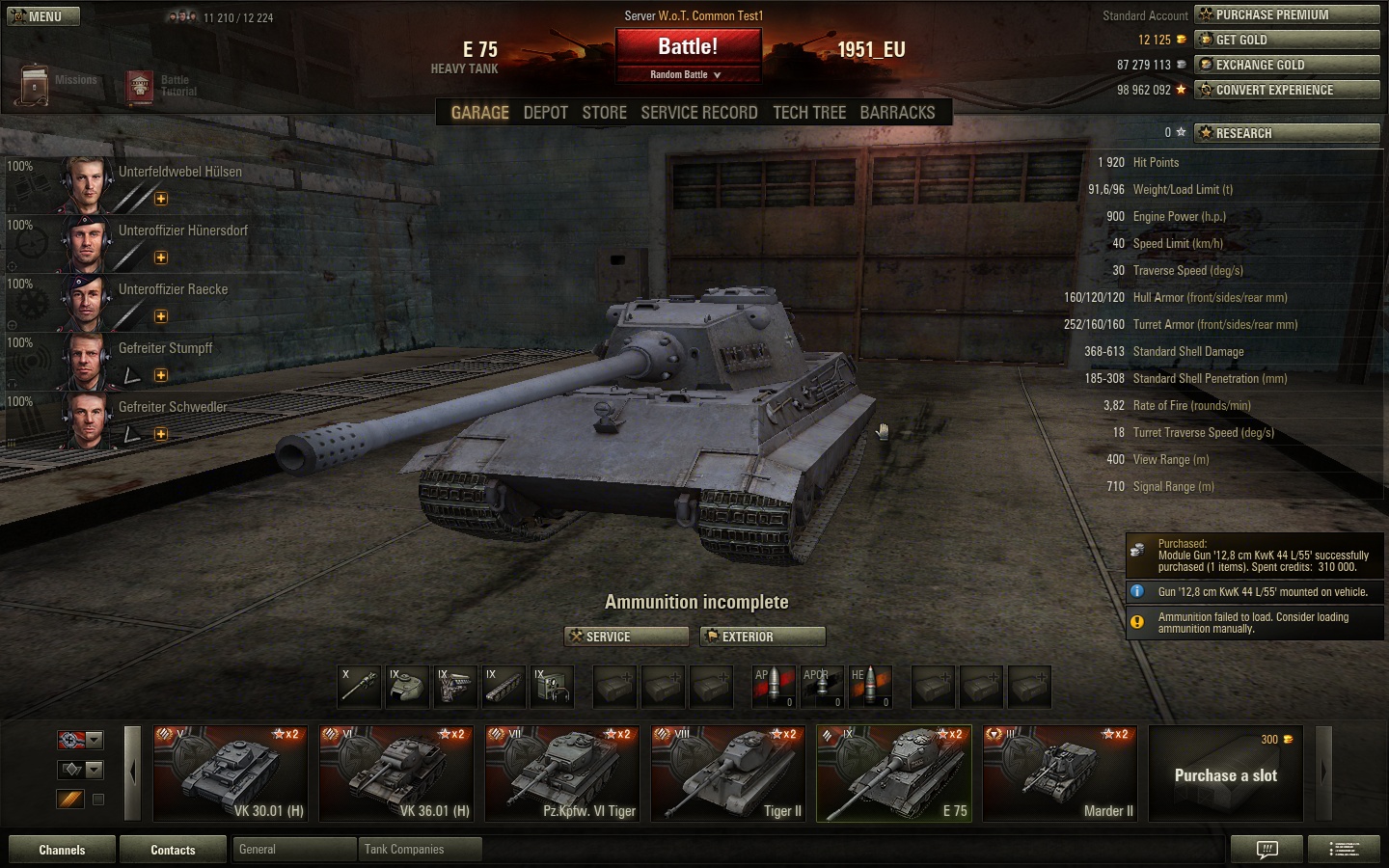
Task: Choose Get Gold
Action: (1287, 40)
